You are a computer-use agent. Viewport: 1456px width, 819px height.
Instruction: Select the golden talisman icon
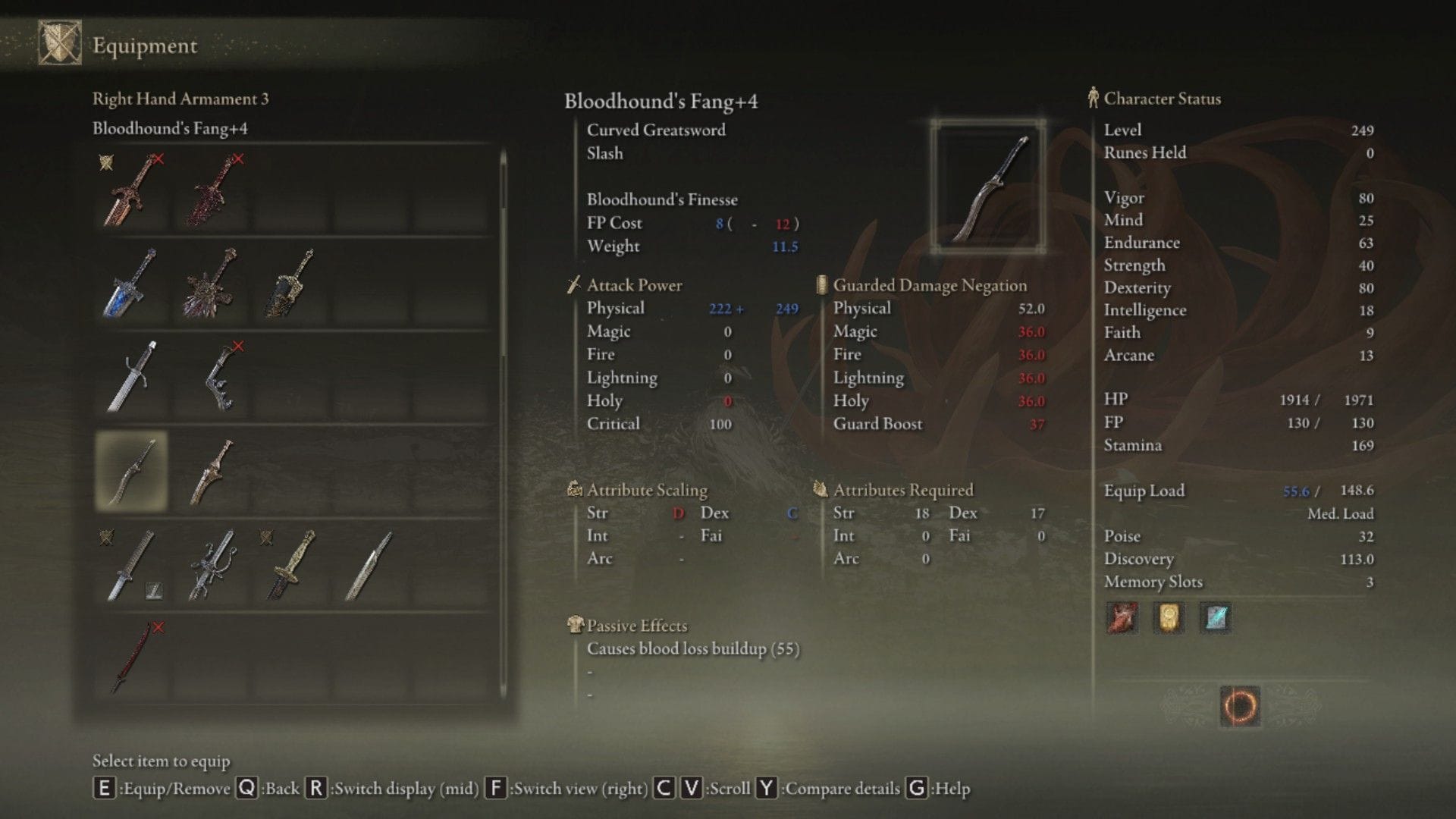1167,617
